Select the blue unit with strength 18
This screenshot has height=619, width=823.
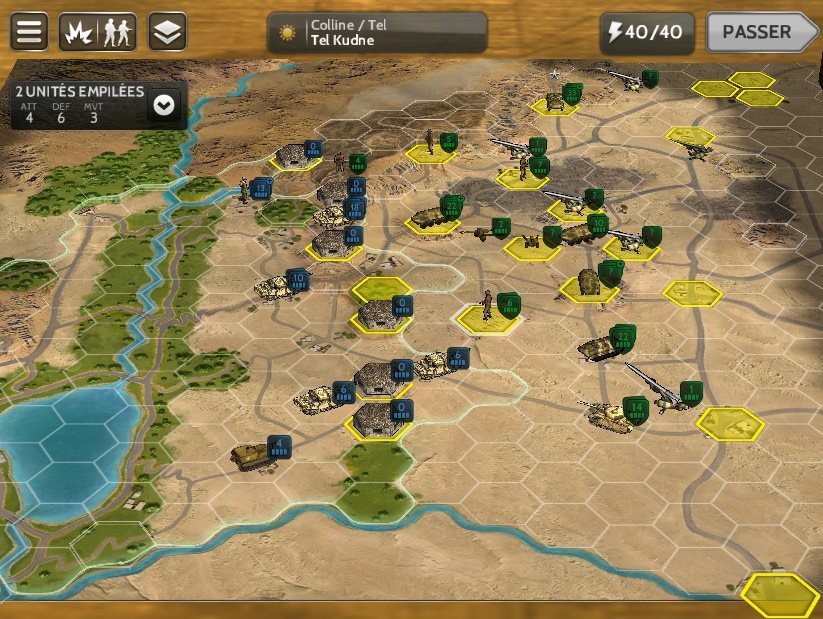pos(335,213)
